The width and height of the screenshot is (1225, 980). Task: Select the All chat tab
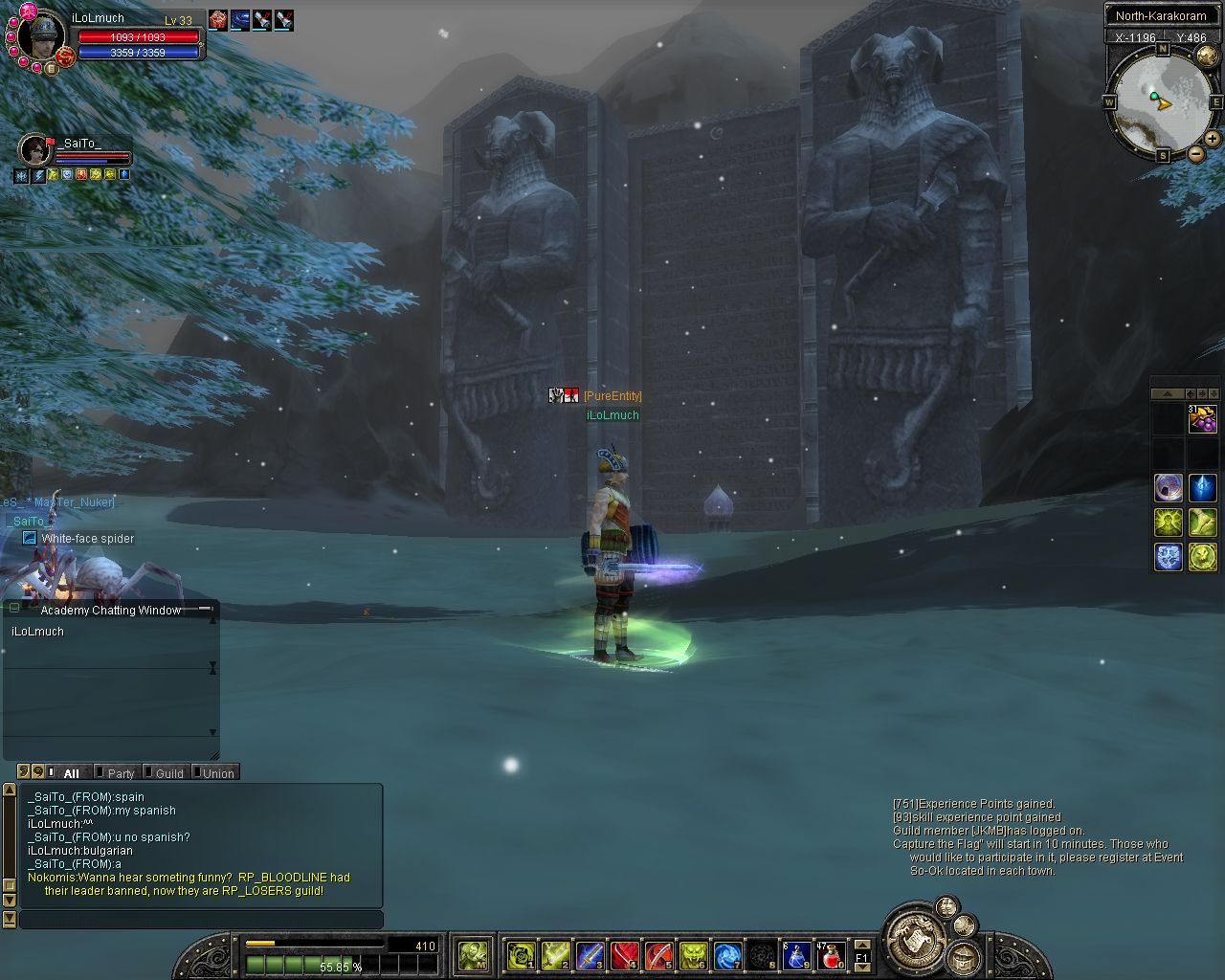(x=71, y=772)
